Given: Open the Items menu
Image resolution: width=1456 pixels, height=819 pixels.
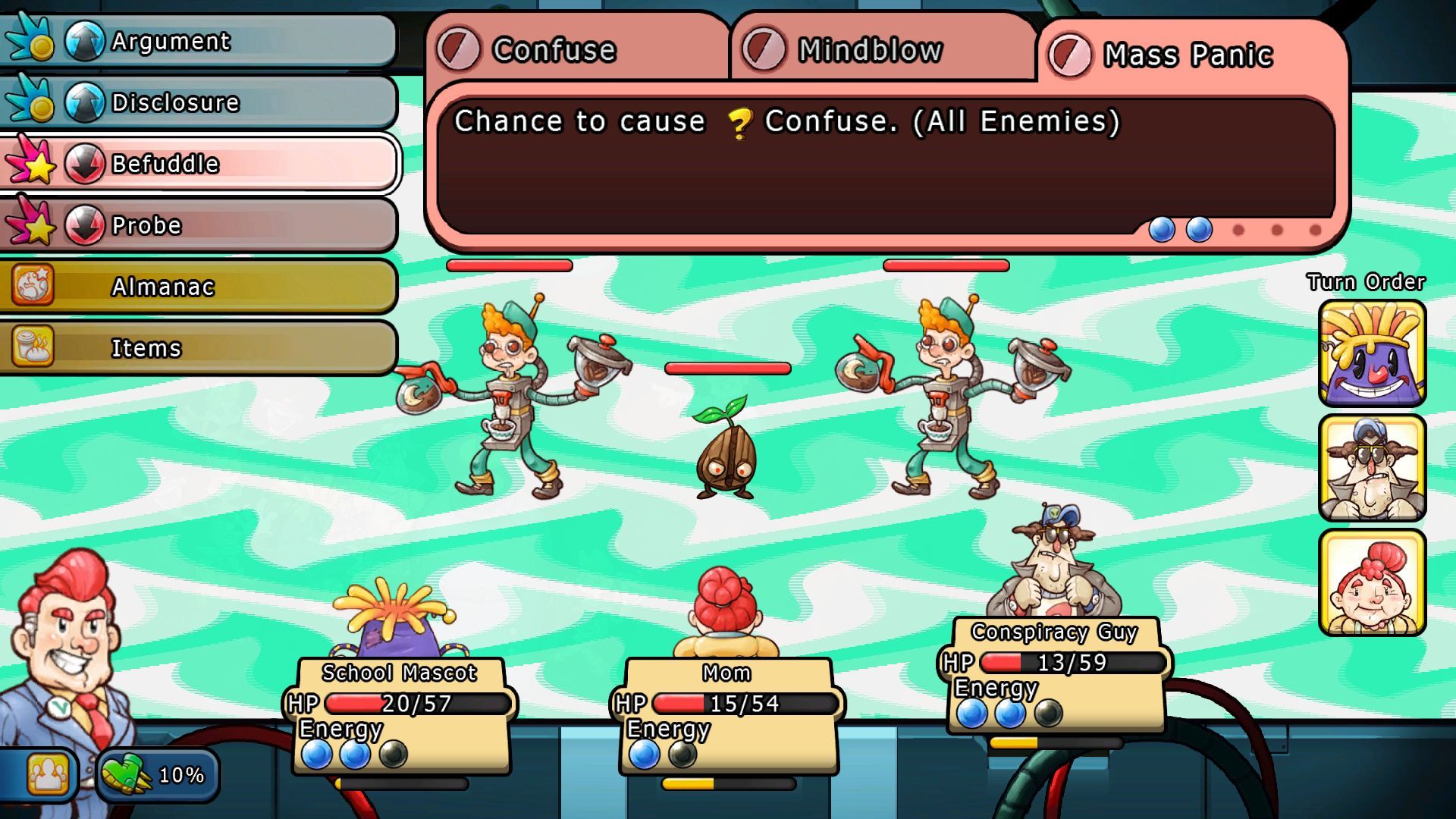Looking at the screenshot, I should point(199,348).
